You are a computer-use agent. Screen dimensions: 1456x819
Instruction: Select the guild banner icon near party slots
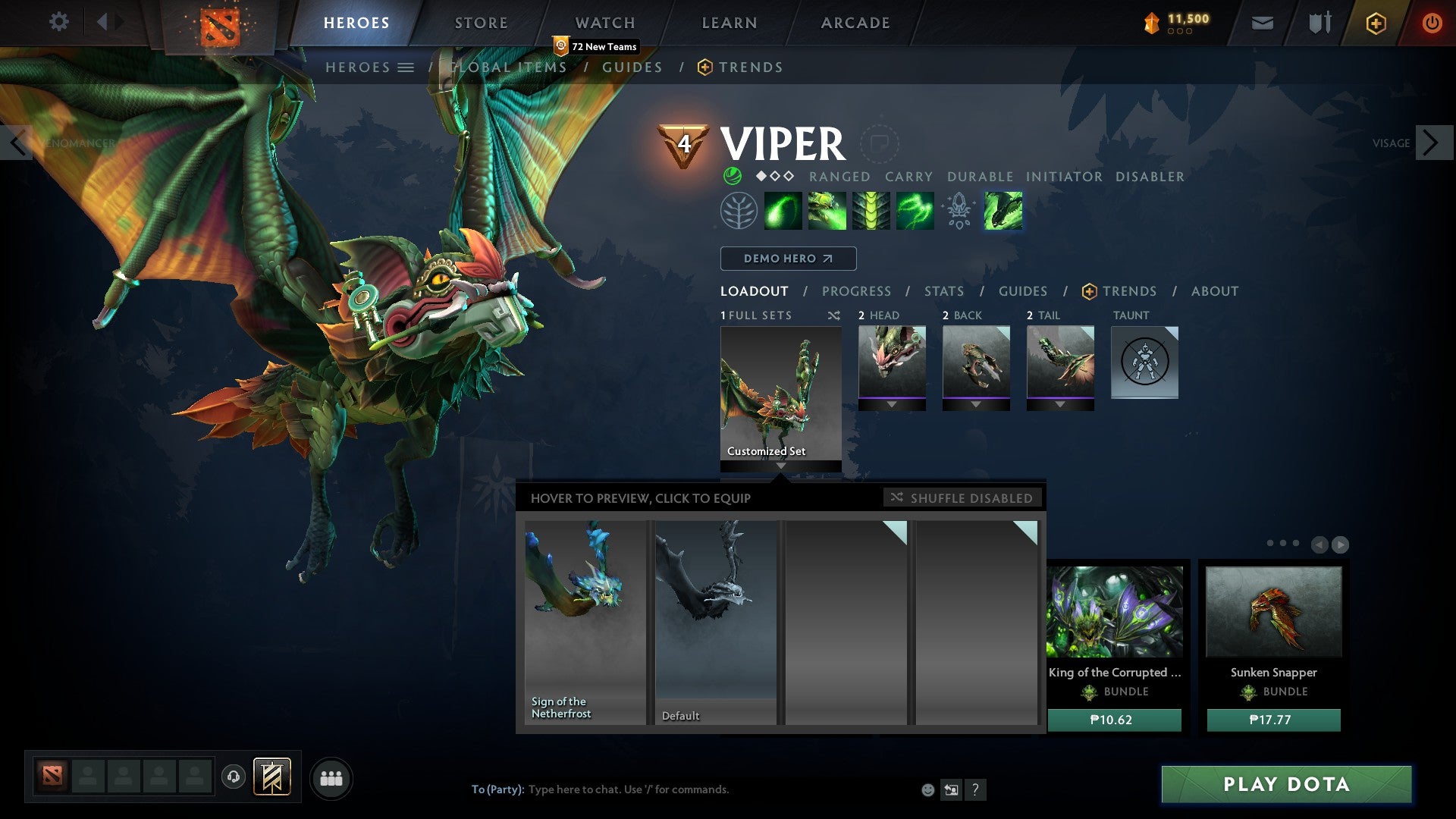tap(271, 777)
